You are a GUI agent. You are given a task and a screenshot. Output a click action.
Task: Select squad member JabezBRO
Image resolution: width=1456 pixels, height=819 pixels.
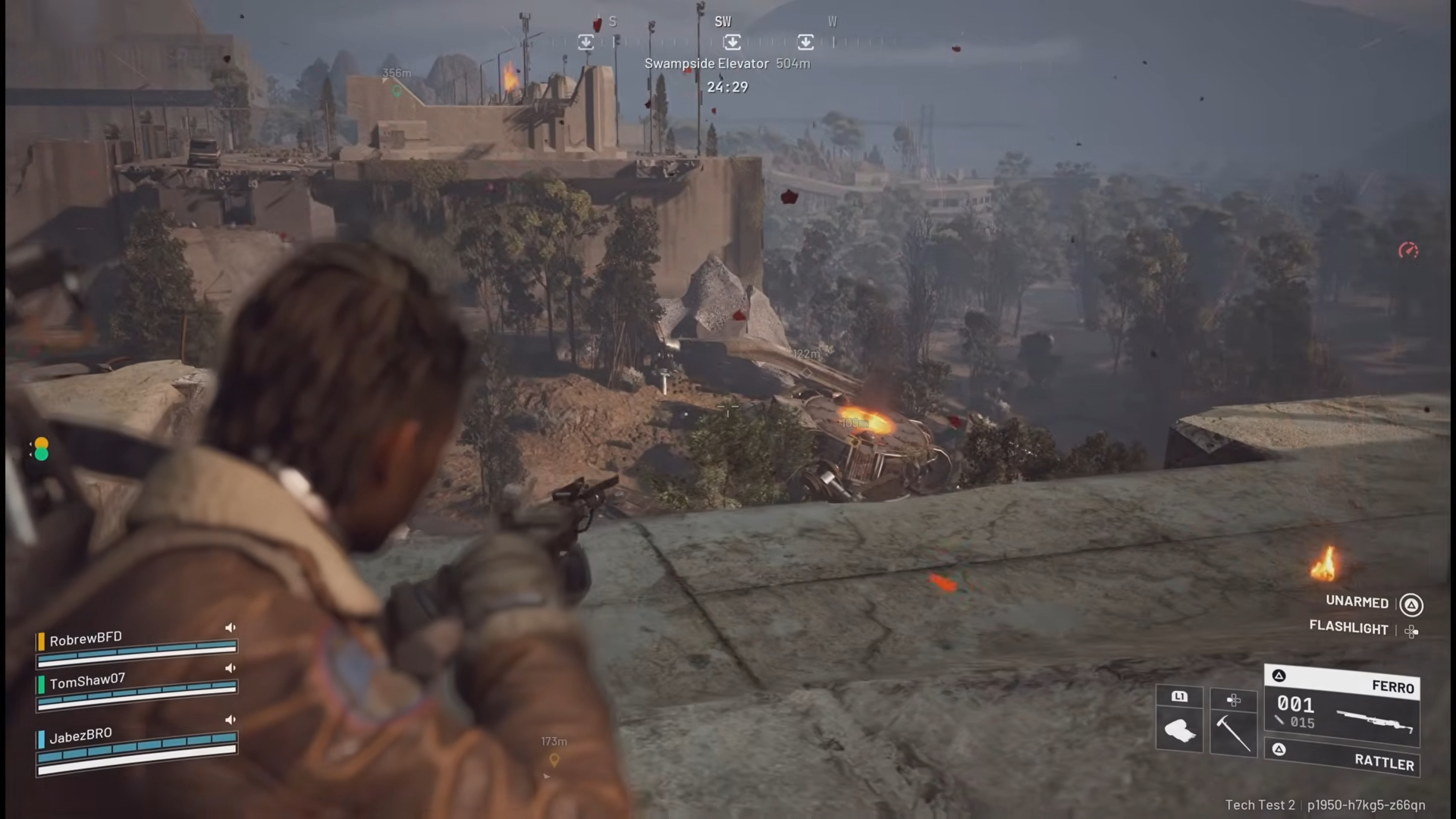coord(80,735)
